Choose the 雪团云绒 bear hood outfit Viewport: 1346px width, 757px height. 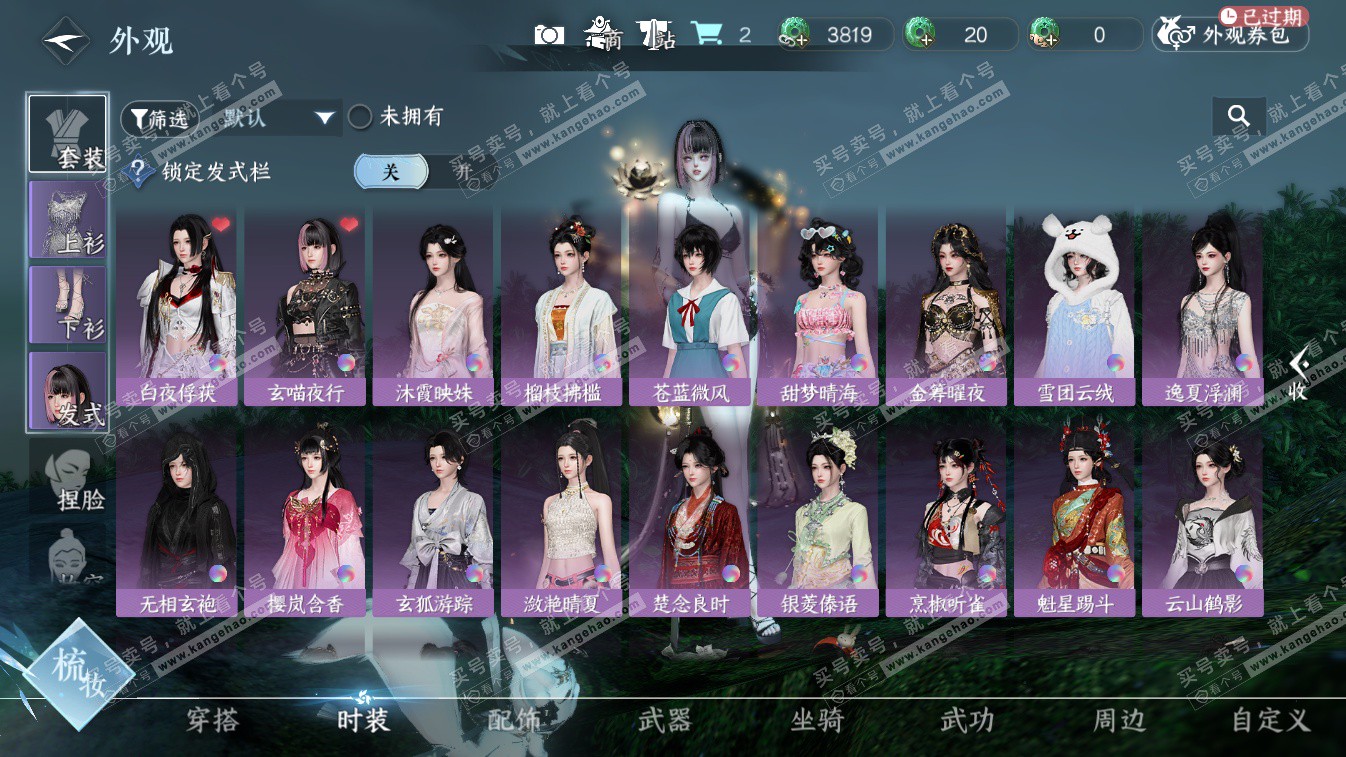(x=1074, y=307)
